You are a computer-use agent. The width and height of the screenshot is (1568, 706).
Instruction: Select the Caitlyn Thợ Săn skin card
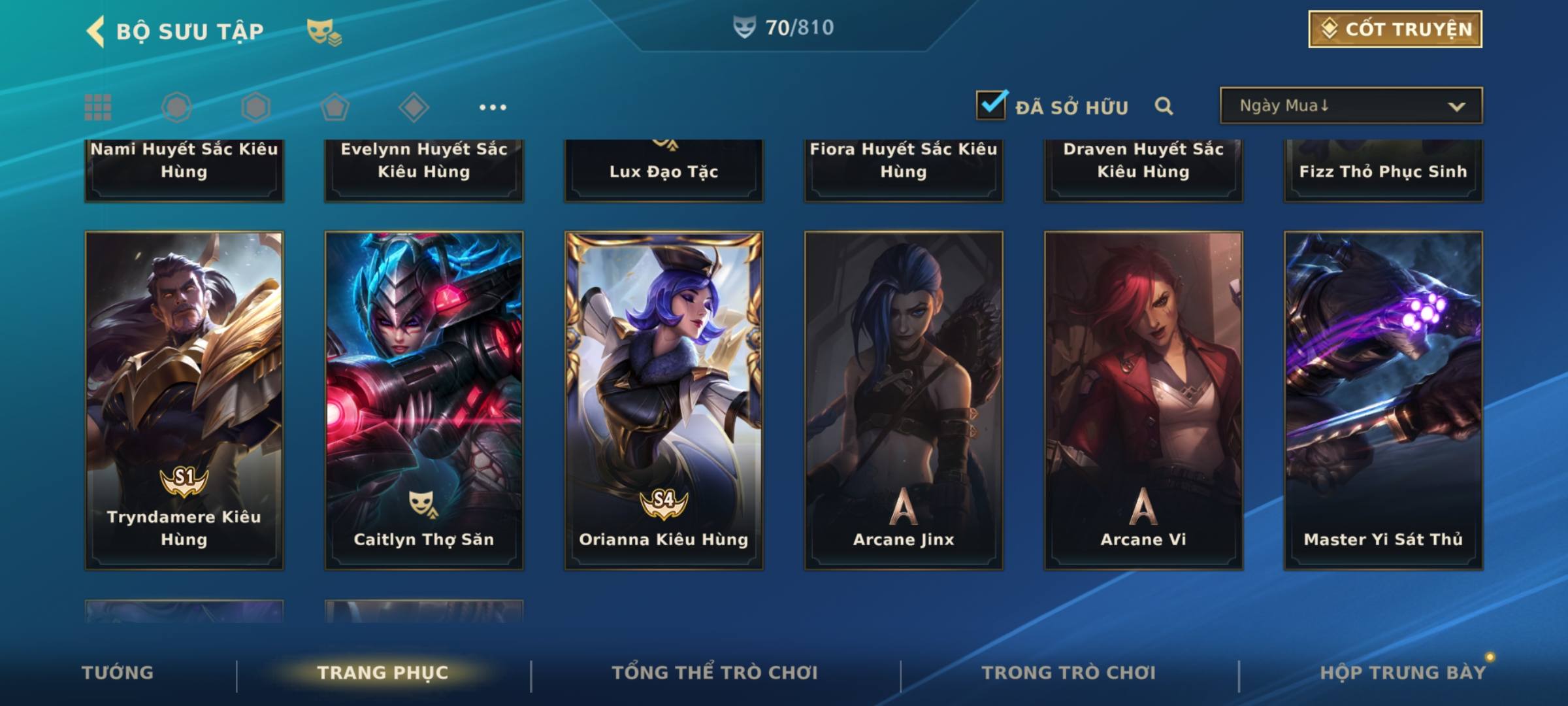click(424, 400)
